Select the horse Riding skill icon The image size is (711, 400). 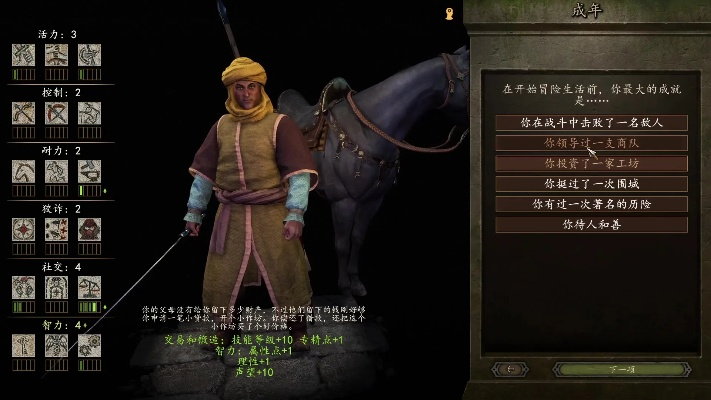pyautogui.click(x=23, y=170)
